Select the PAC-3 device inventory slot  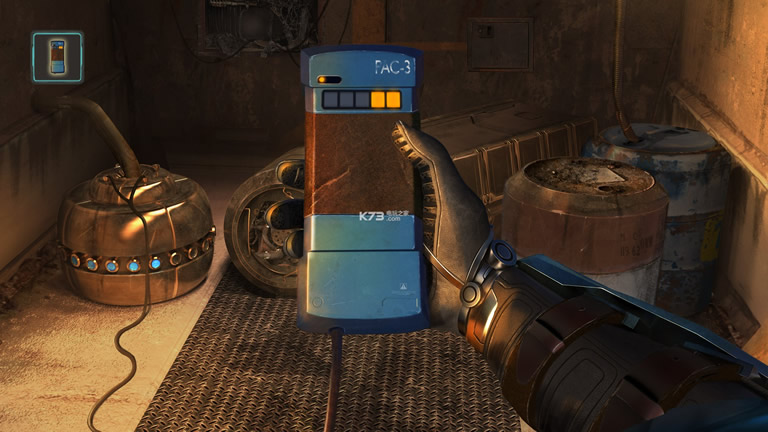(x=57, y=57)
